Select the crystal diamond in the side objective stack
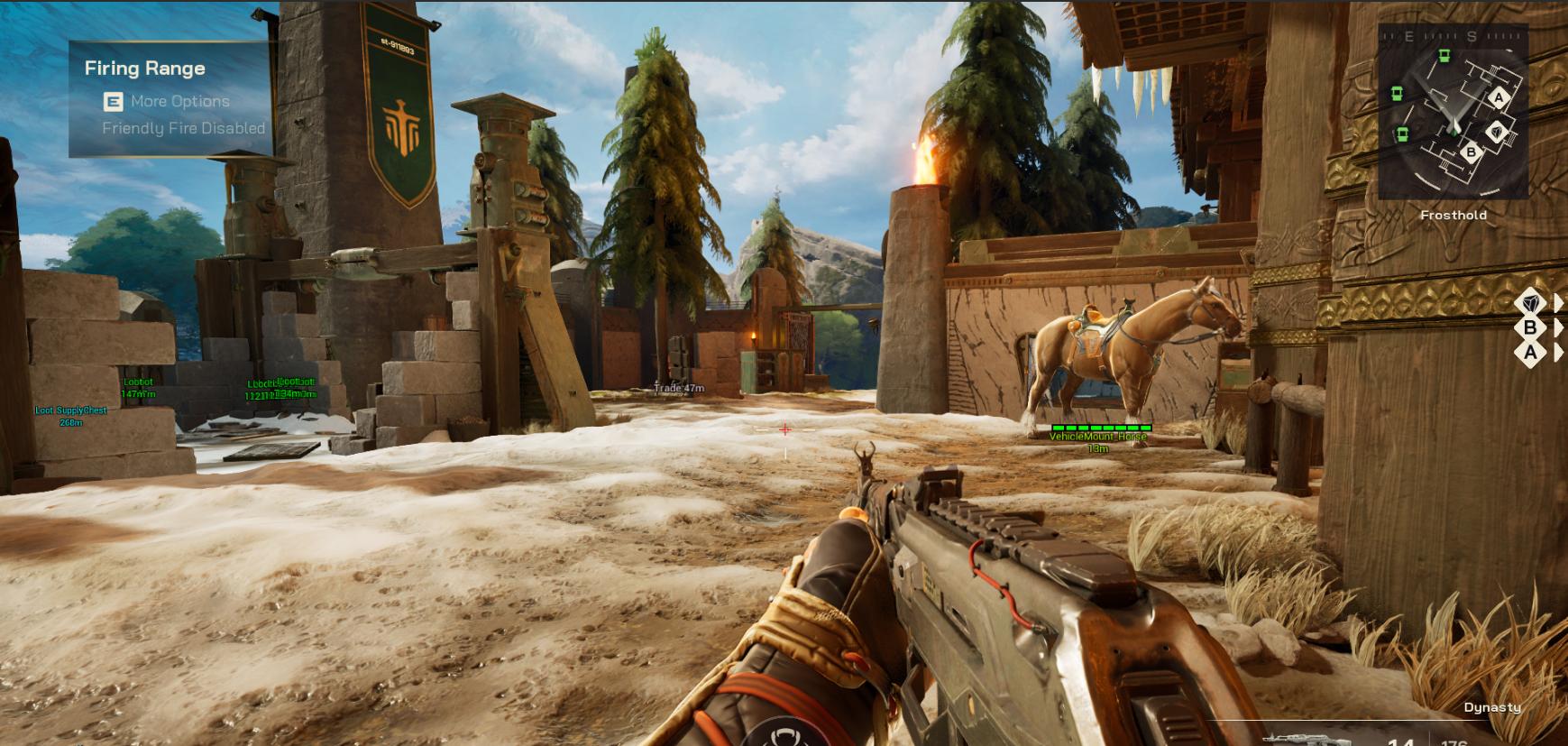The image size is (1568, 746). [x=1530, y=302]
